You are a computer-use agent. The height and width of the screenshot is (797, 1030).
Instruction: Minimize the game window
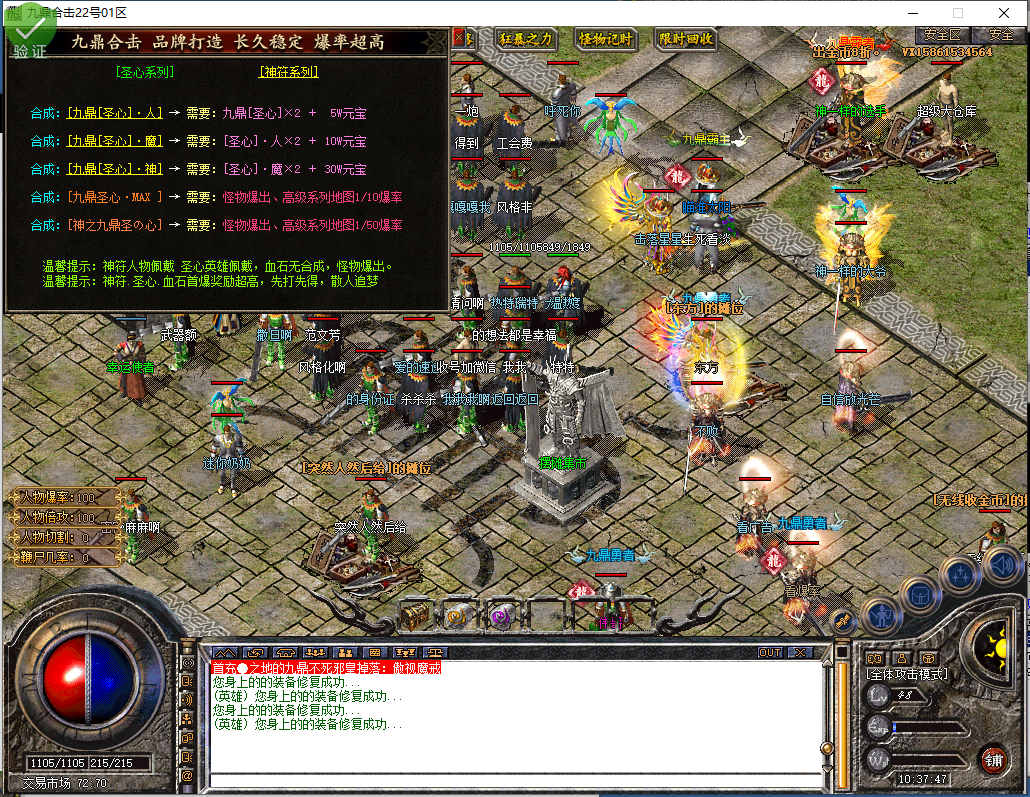[911, 13]
